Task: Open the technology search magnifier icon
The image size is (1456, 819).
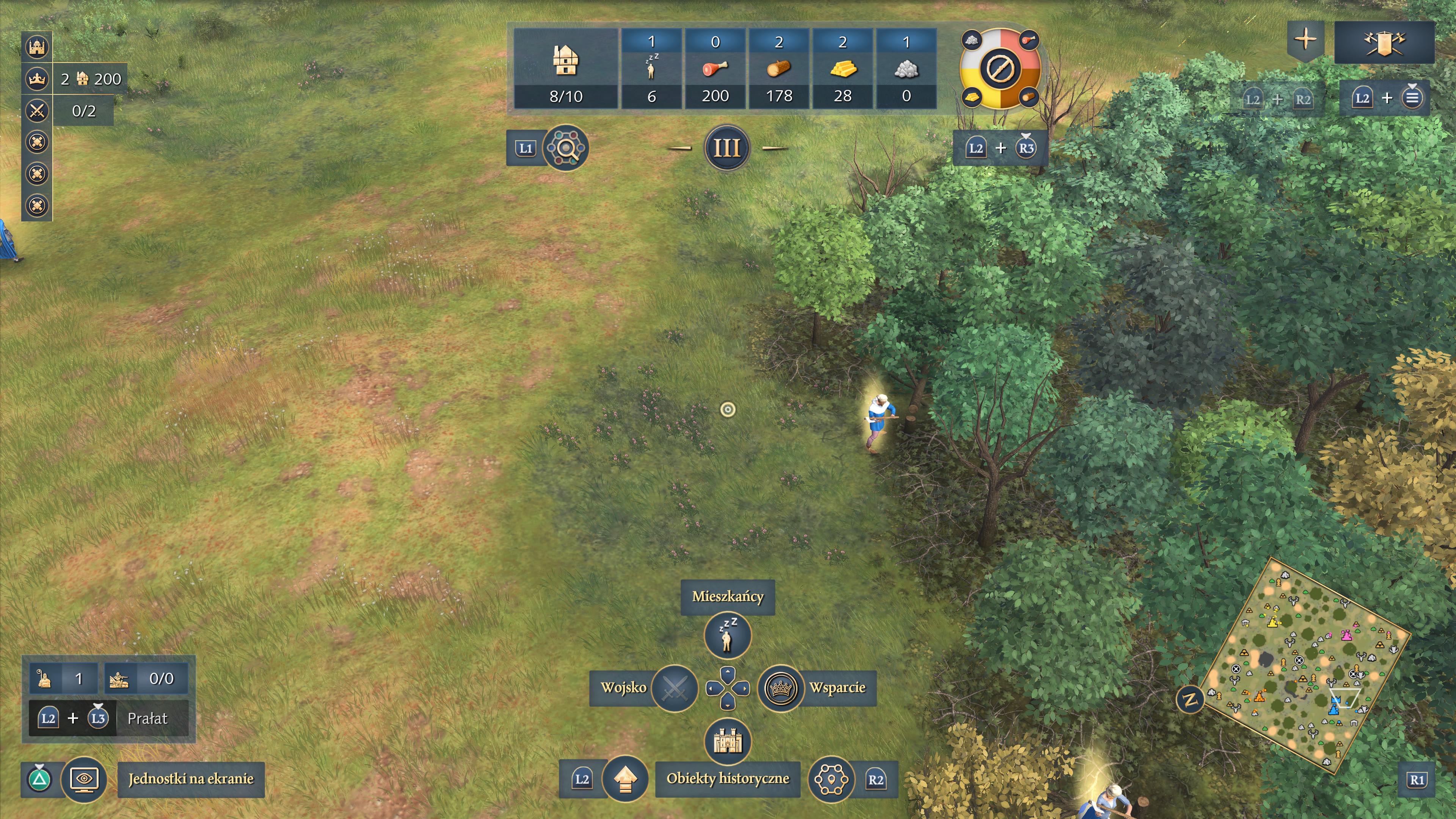Action: tap(565, 148)
